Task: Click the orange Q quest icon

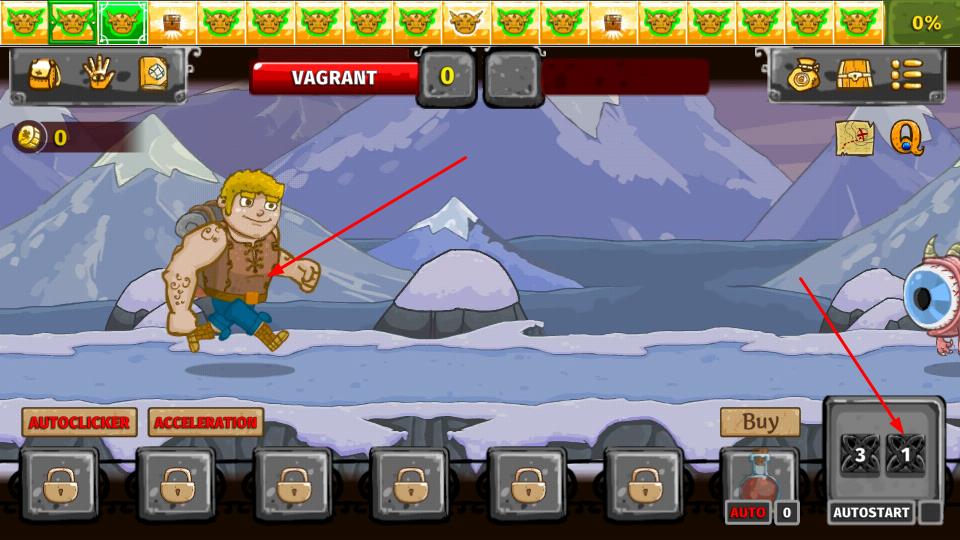Action: pos(907,138)
